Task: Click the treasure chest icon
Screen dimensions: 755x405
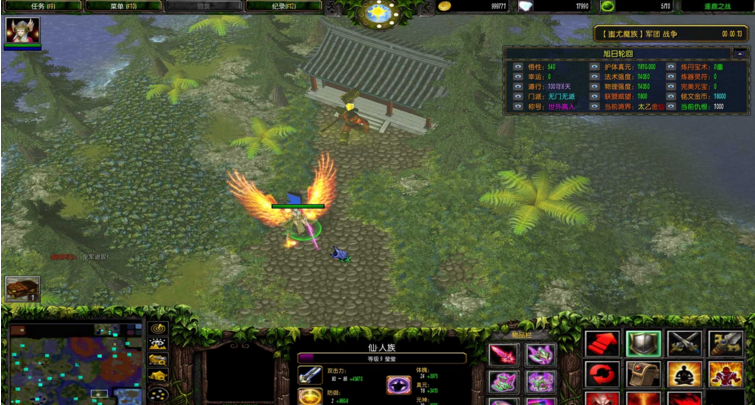Action: tap(22, 289)
